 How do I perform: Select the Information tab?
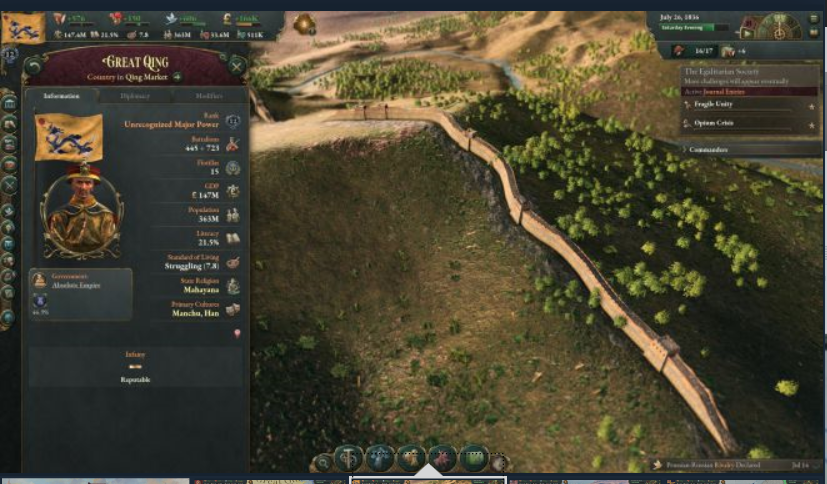tap(62, 96)
